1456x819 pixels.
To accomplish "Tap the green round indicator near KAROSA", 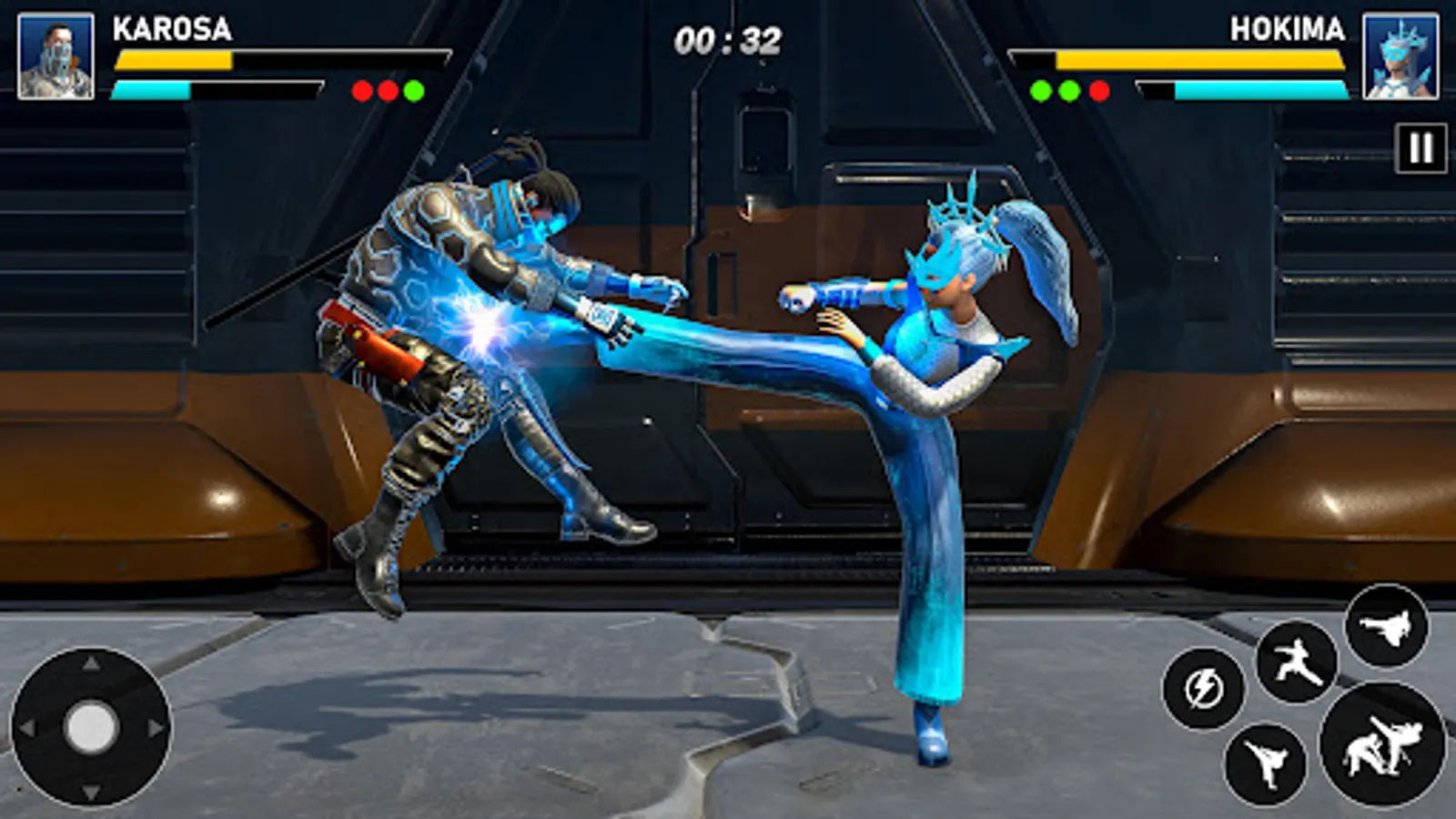I will 412,89.
